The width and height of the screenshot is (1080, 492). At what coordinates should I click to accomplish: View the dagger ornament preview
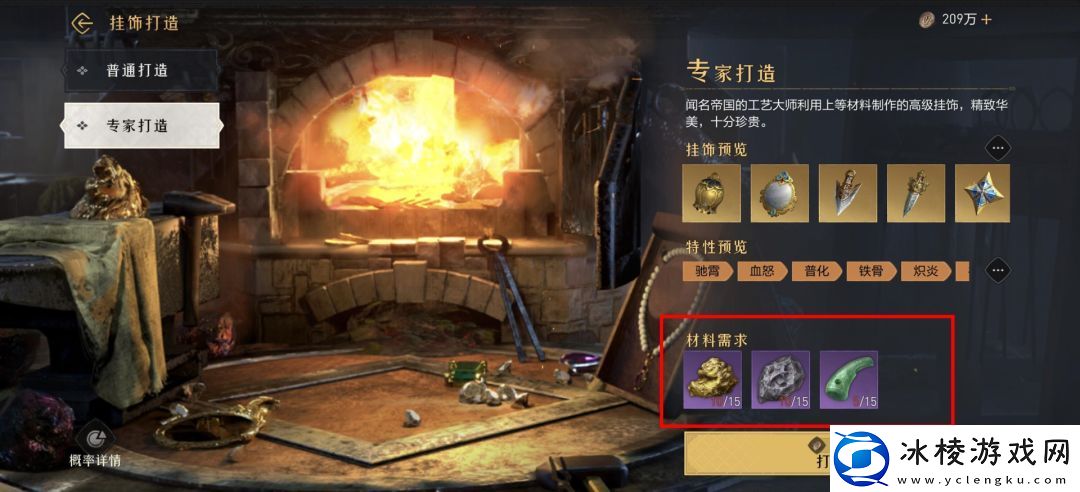point(915,193)
